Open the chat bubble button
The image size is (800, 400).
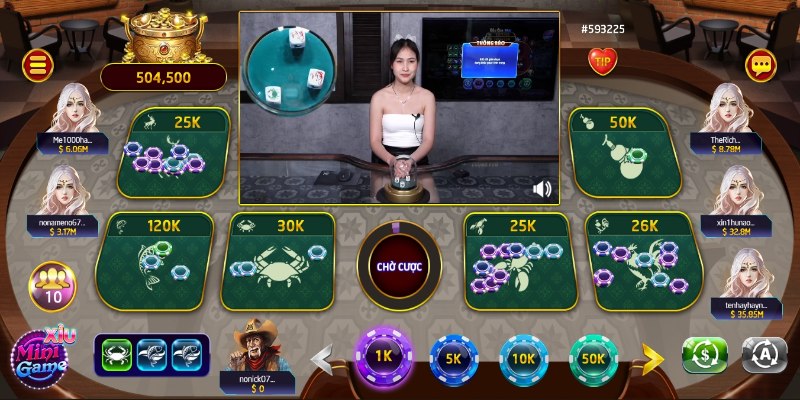point(761,65)
